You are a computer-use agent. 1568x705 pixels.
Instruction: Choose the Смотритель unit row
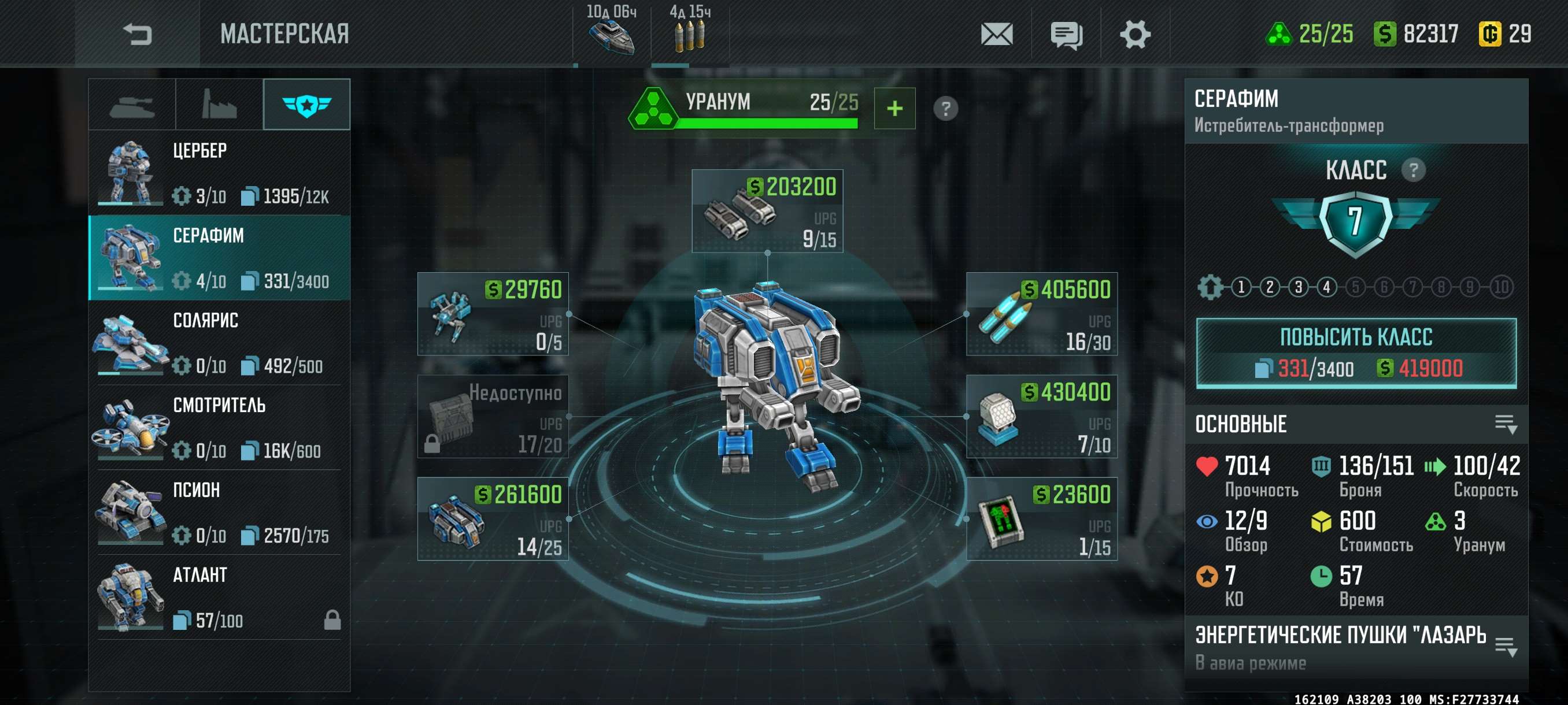tap(219, 427)
